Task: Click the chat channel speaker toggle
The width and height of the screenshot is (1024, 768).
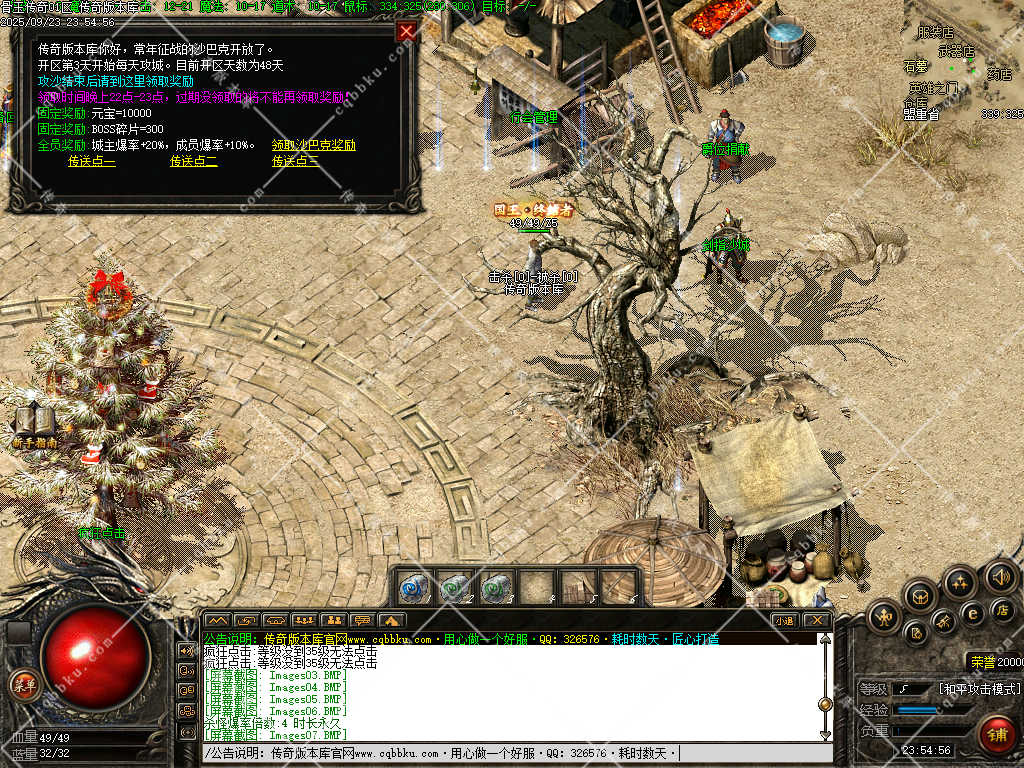Action: coord(186,650)
